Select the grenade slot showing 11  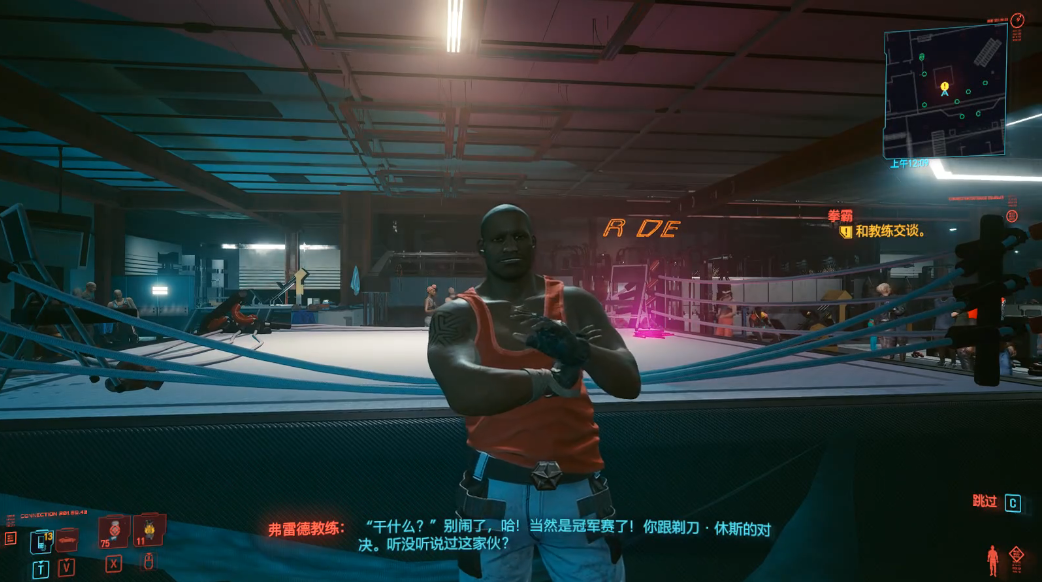149,529
